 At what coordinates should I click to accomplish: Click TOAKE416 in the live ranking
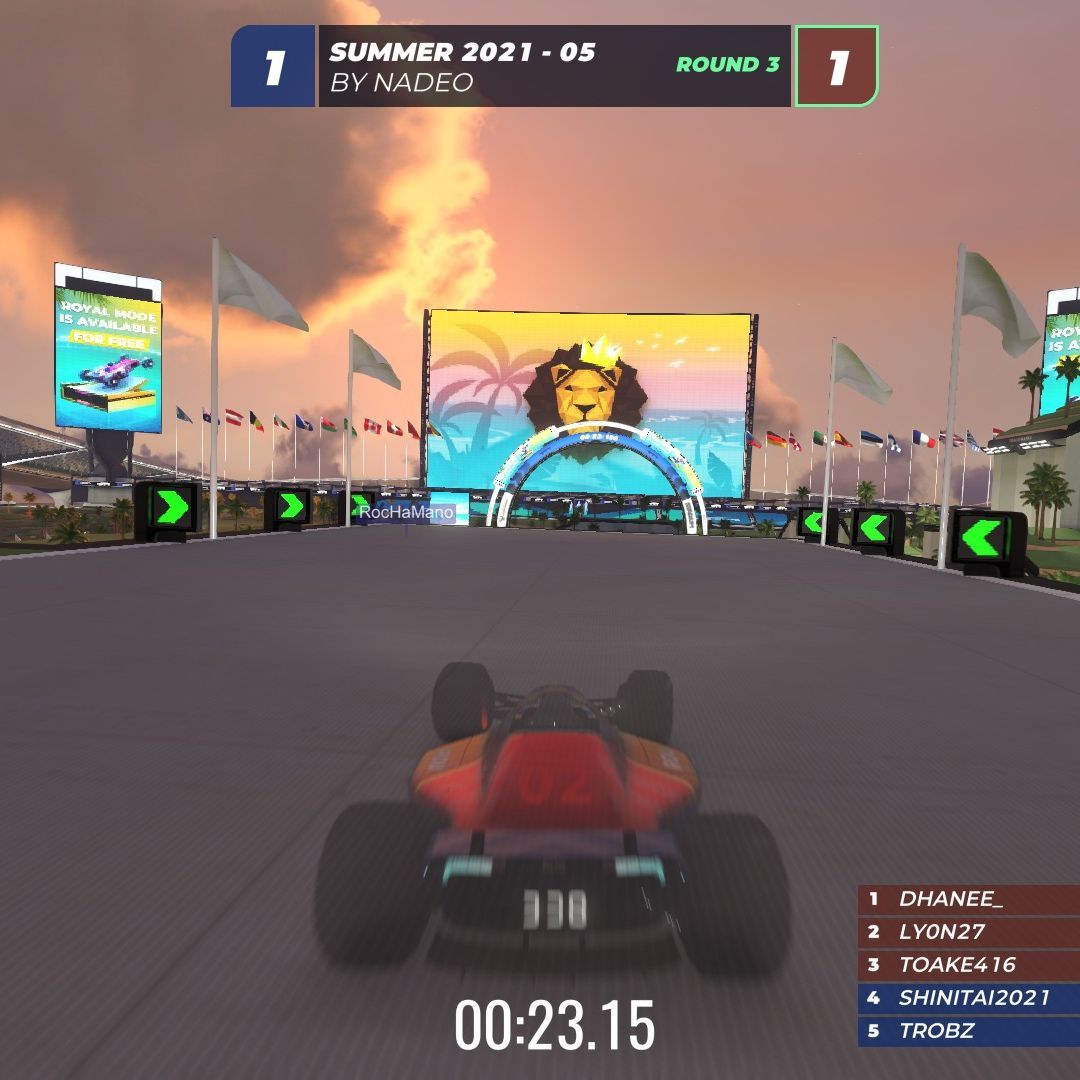click(966, 965)
